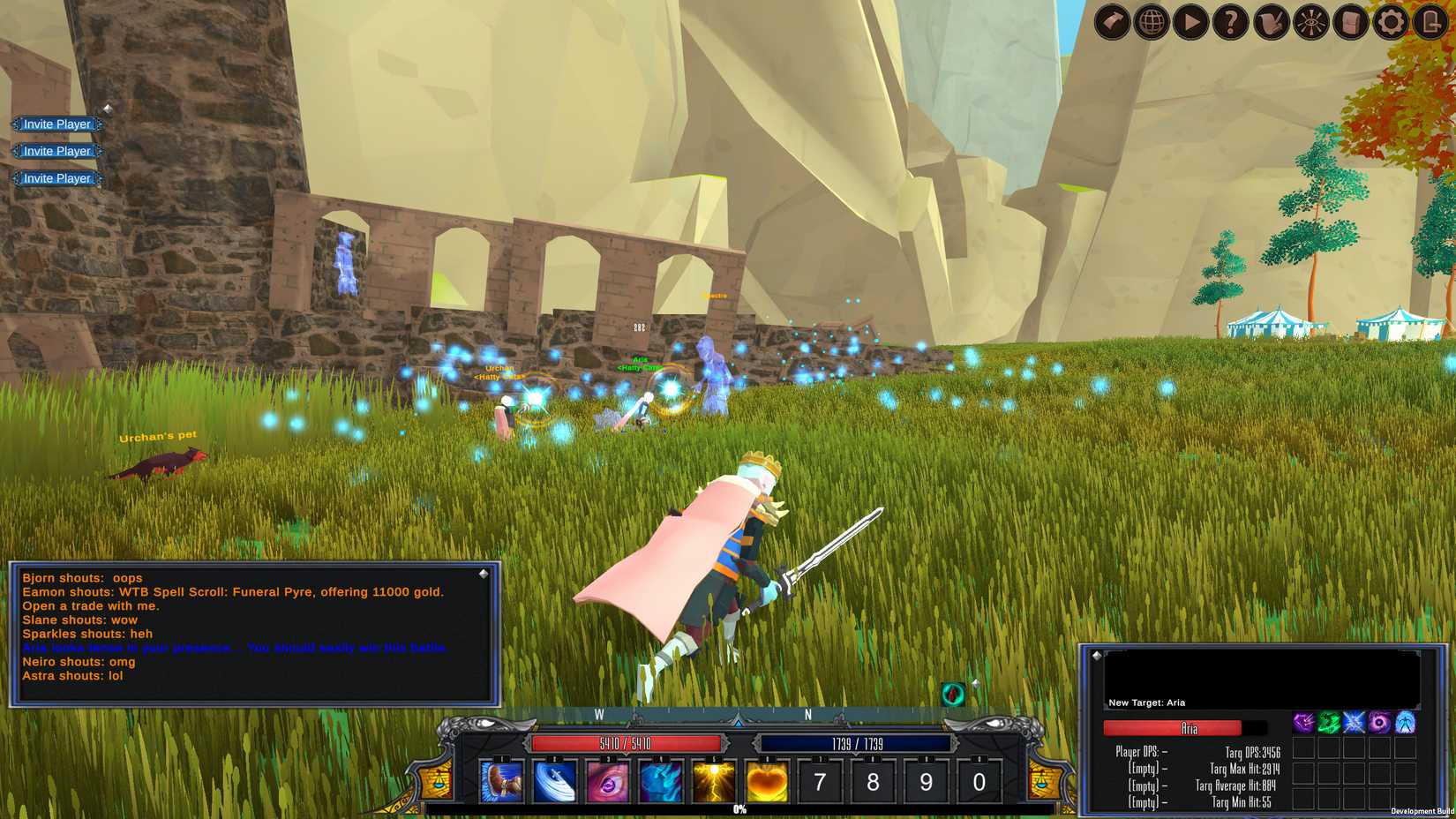
Task: Click the compass arrow marker between W and N
Action: [738, 721]
